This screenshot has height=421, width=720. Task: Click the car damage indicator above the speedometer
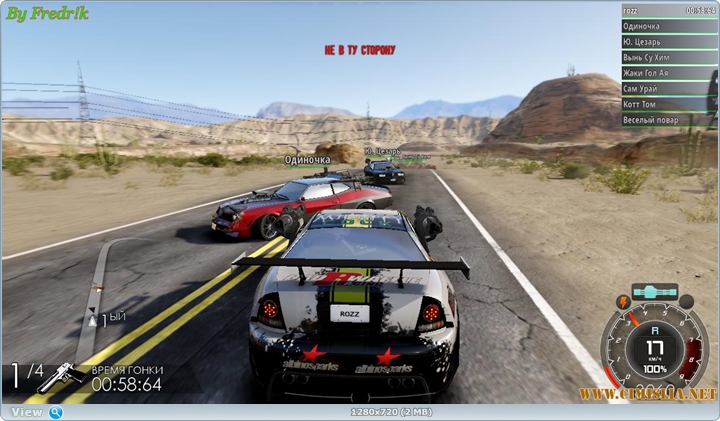pos(655,291)
